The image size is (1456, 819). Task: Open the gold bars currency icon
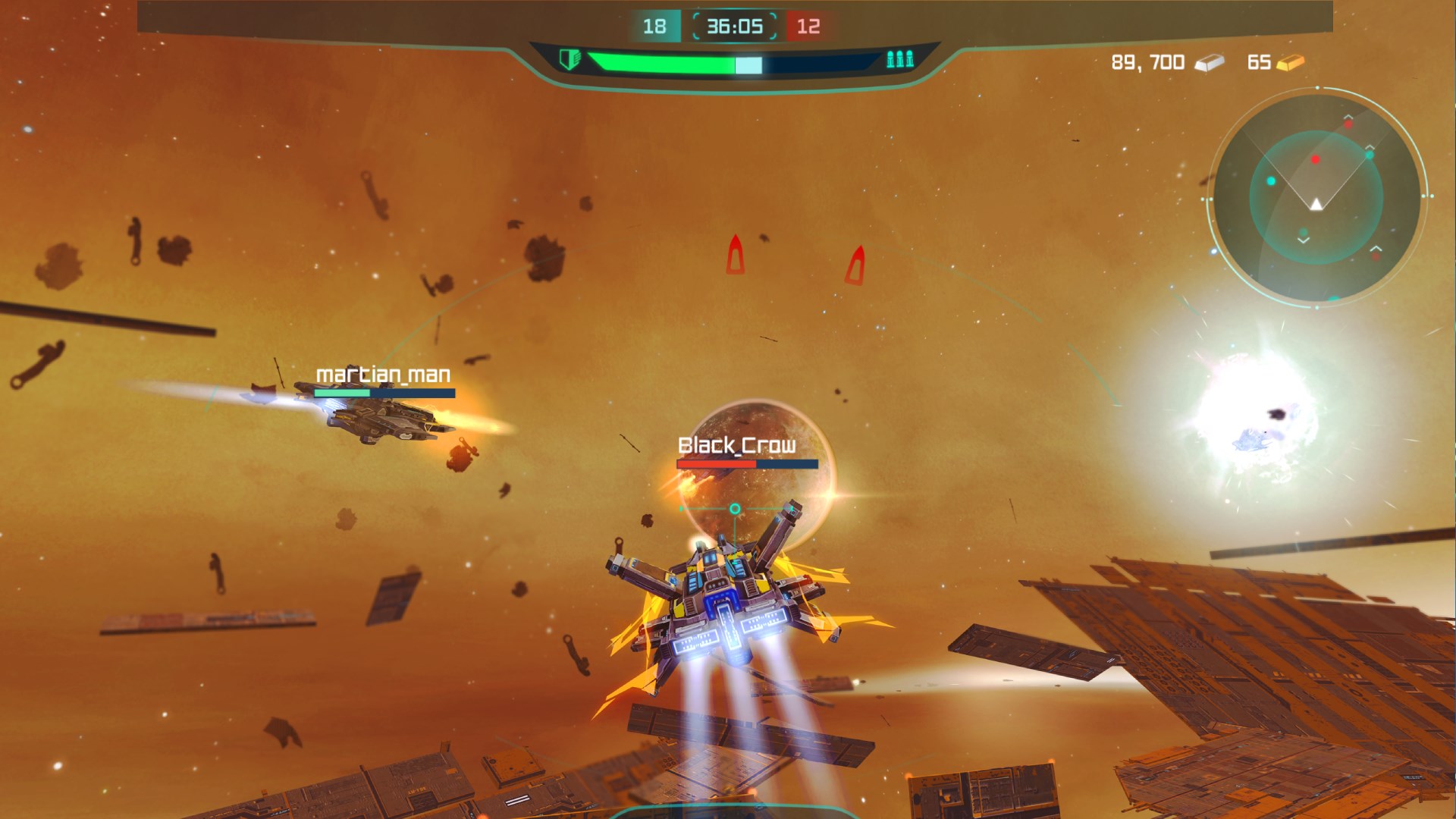point(1290,62)
